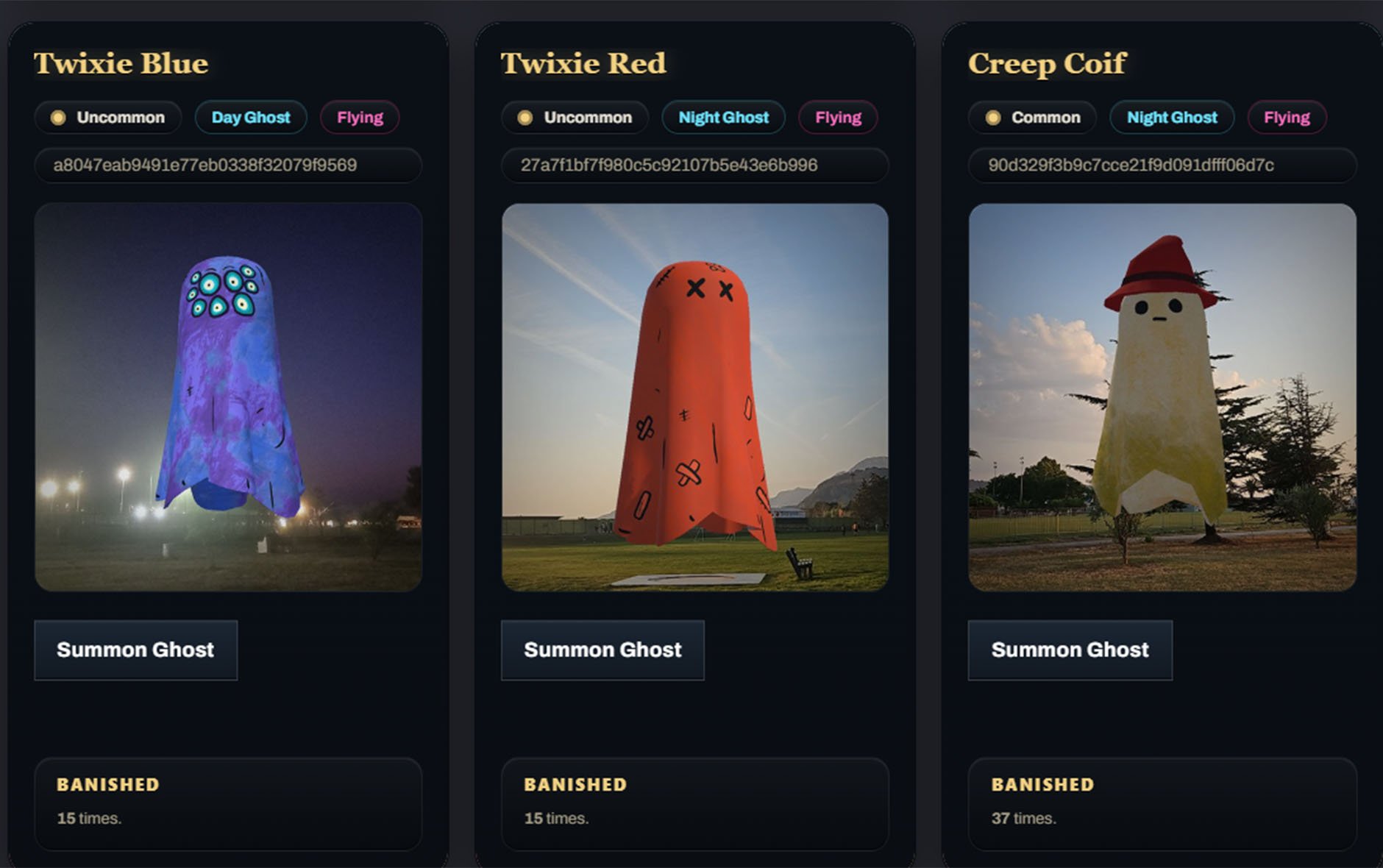Click the Twixie Red ID hash field
Image resolution: width=1383 pixels, height=868 pixels.
(x=695, y=165)
